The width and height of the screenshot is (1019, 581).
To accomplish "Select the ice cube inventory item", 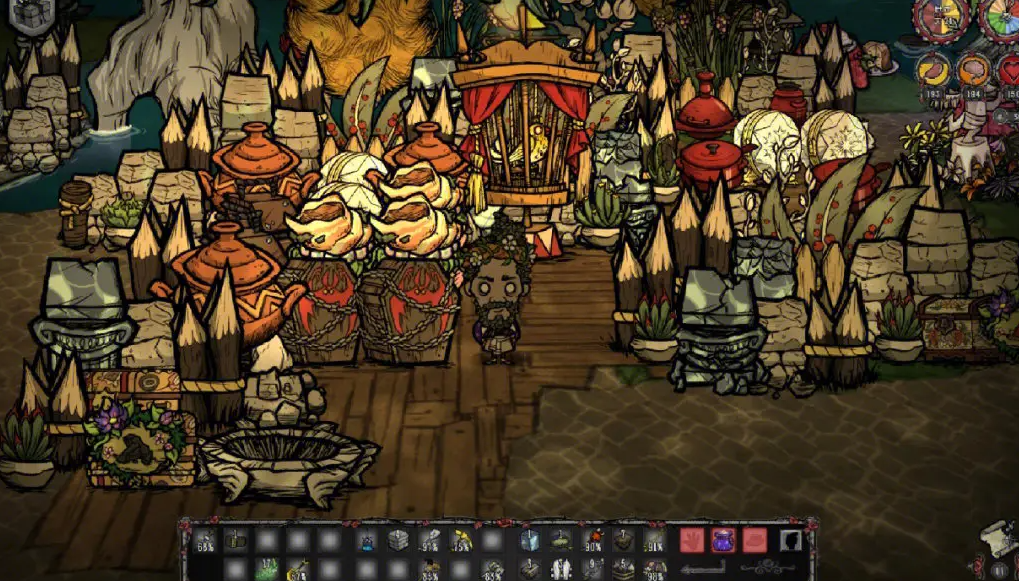I will click(529, 541).
